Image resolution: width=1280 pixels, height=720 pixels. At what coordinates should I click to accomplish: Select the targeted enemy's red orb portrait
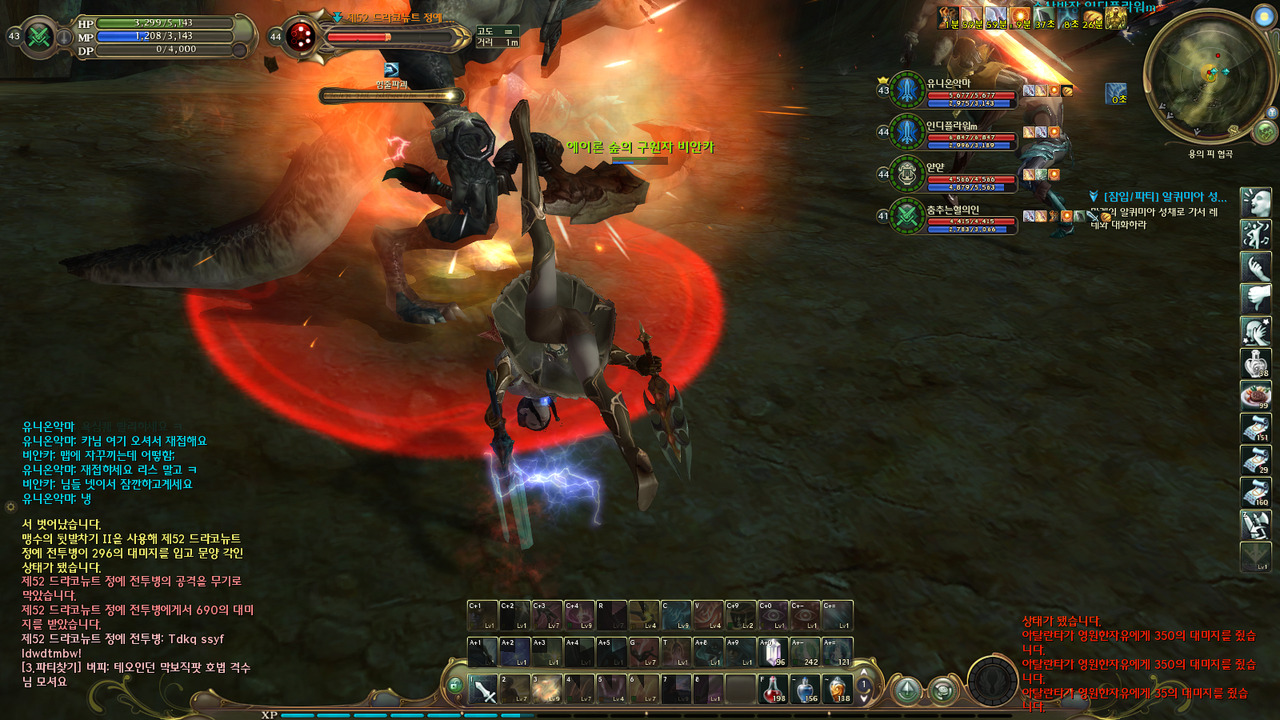[300, 37]
